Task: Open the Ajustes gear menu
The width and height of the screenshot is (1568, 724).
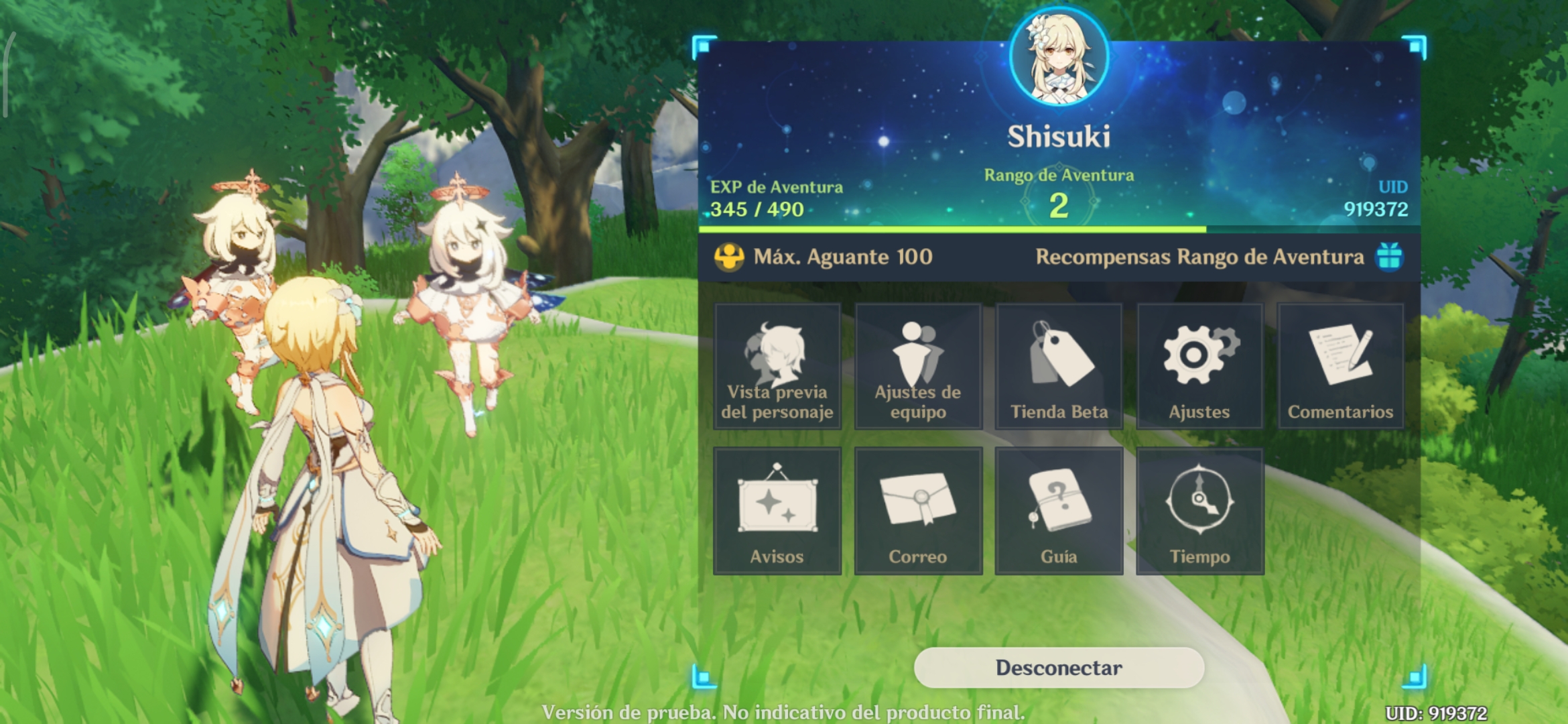Action: 1199,365
